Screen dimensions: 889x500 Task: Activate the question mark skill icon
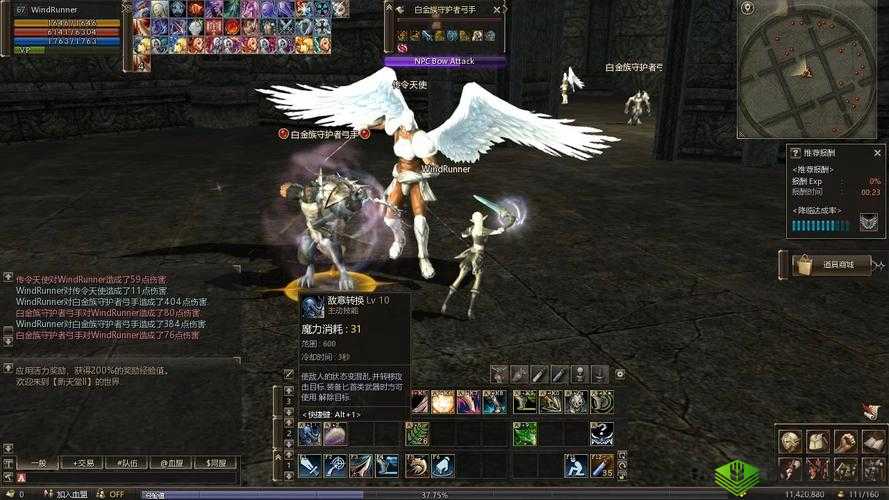[602, 433]
